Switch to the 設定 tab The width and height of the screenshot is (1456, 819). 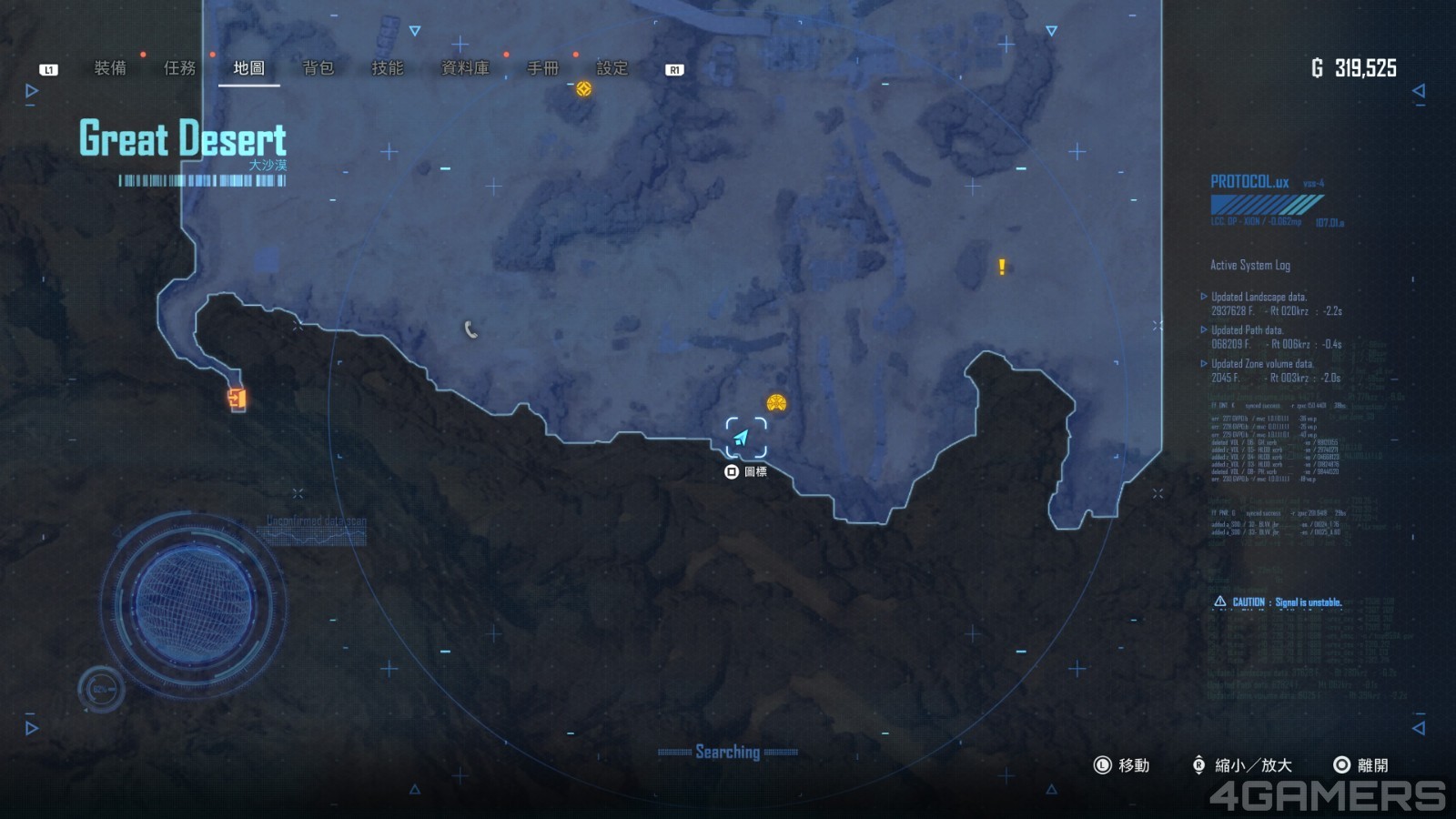click(x=612, y=68)
